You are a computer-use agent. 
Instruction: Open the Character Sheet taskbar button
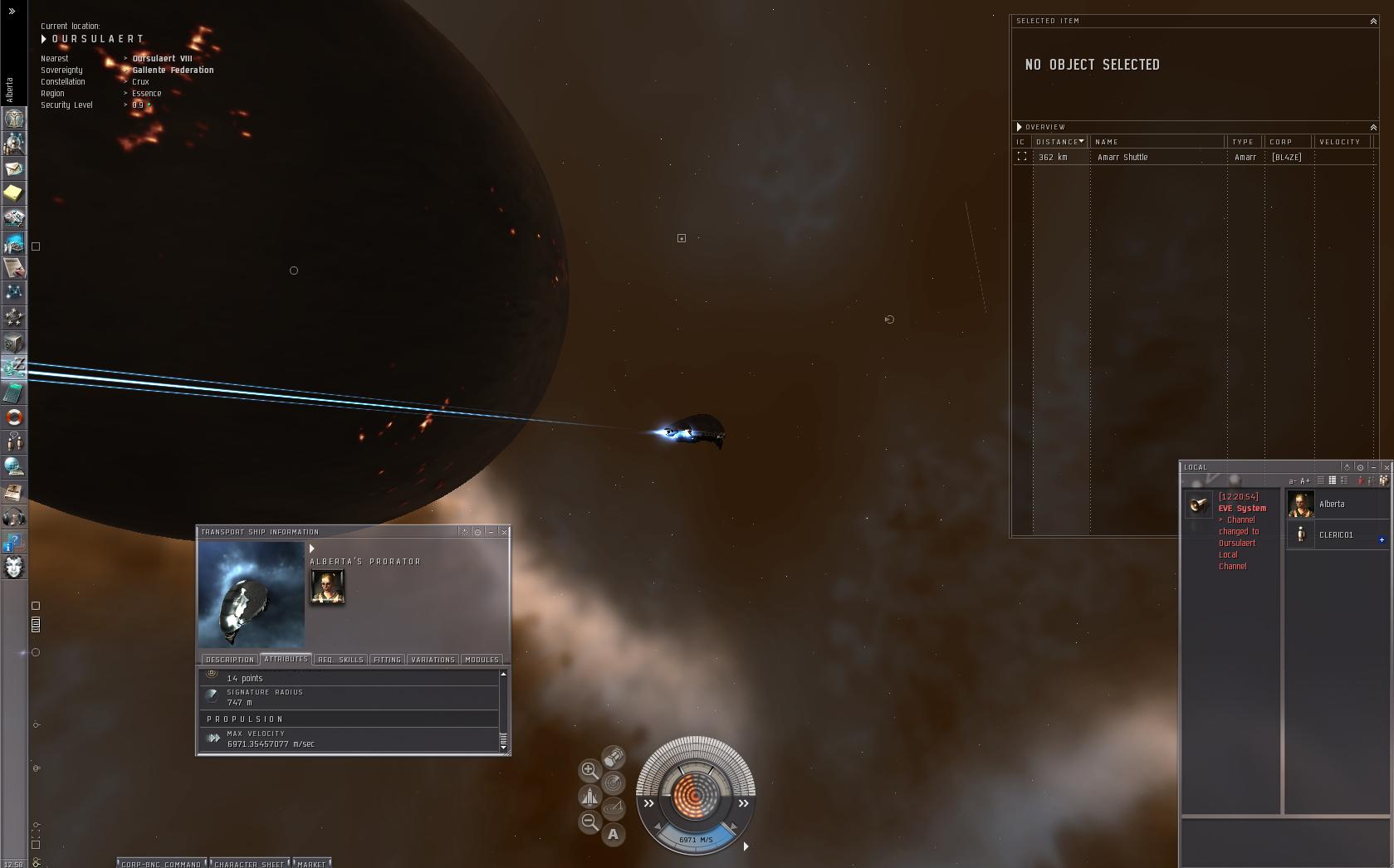click(x=249, y=864)
